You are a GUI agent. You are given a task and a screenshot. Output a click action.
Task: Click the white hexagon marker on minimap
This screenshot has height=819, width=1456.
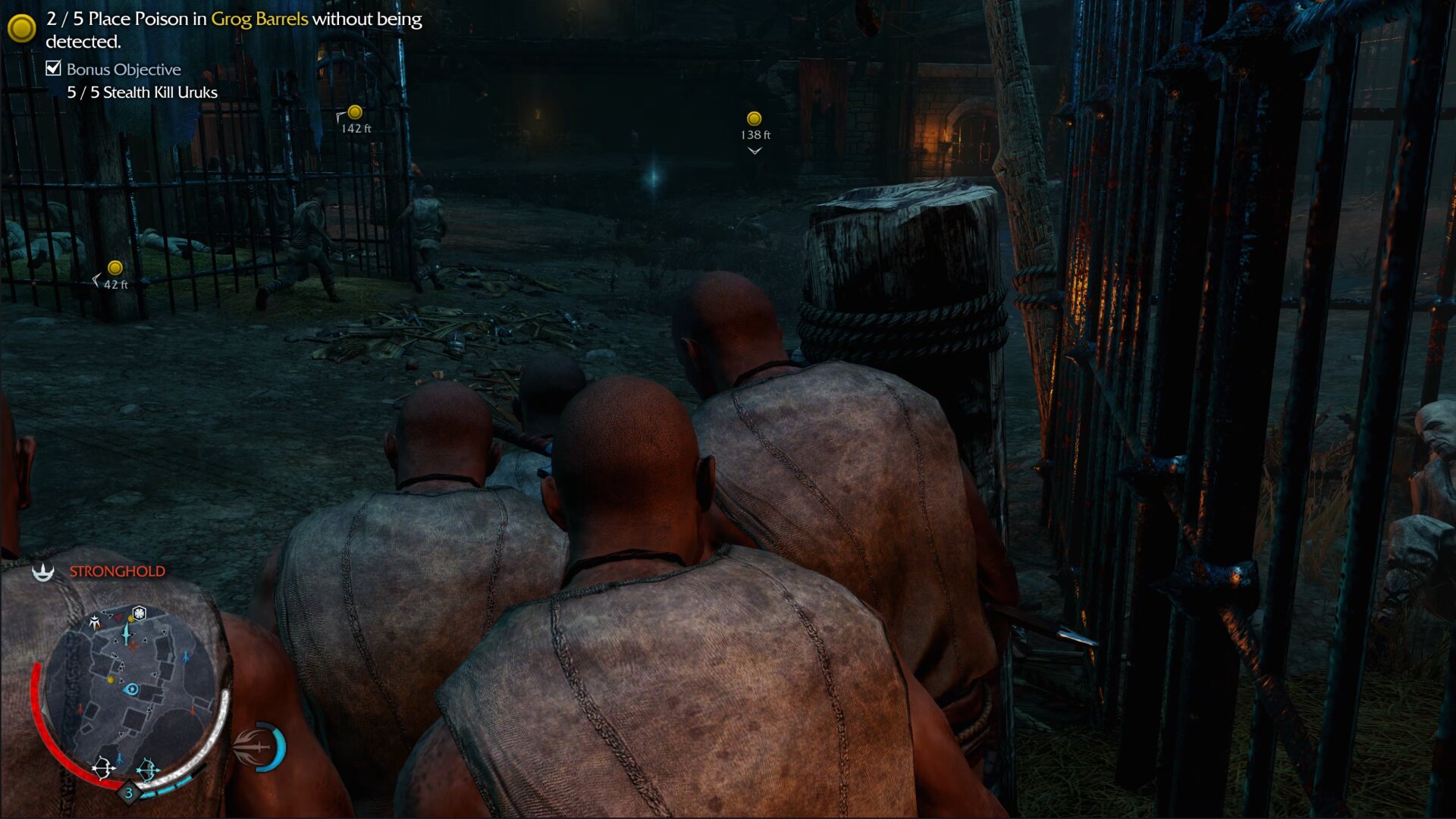pos(140,613)
